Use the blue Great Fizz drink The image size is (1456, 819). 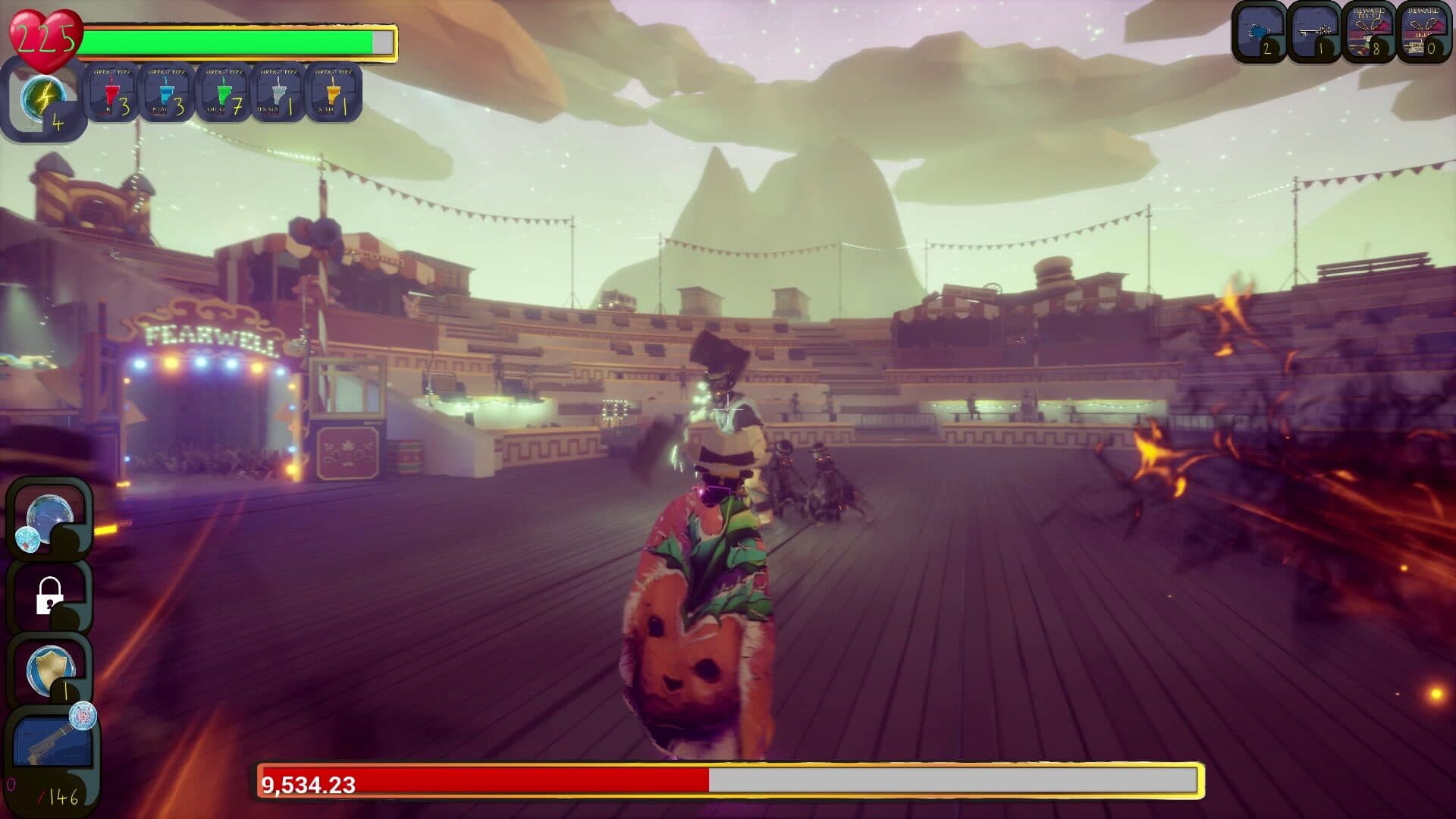coord(167,94)
